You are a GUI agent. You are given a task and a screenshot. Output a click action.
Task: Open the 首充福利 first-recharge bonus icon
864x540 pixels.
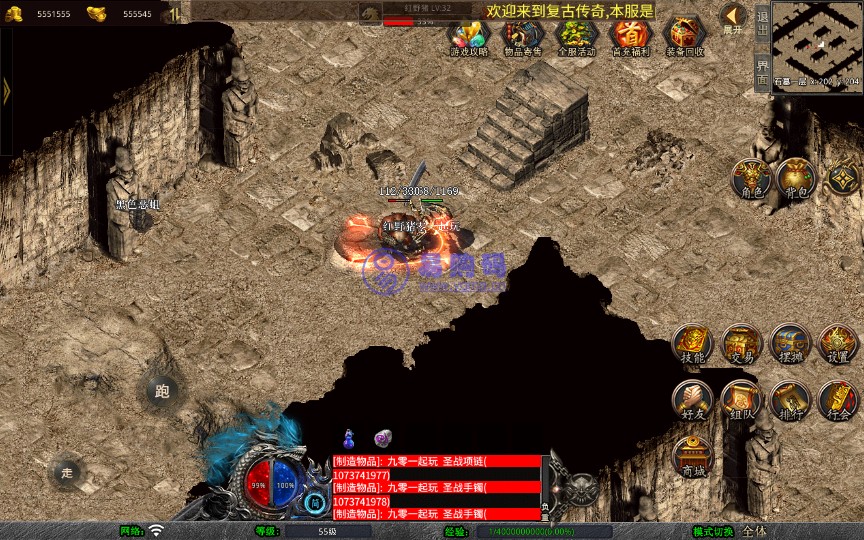(x=630, y=36)
